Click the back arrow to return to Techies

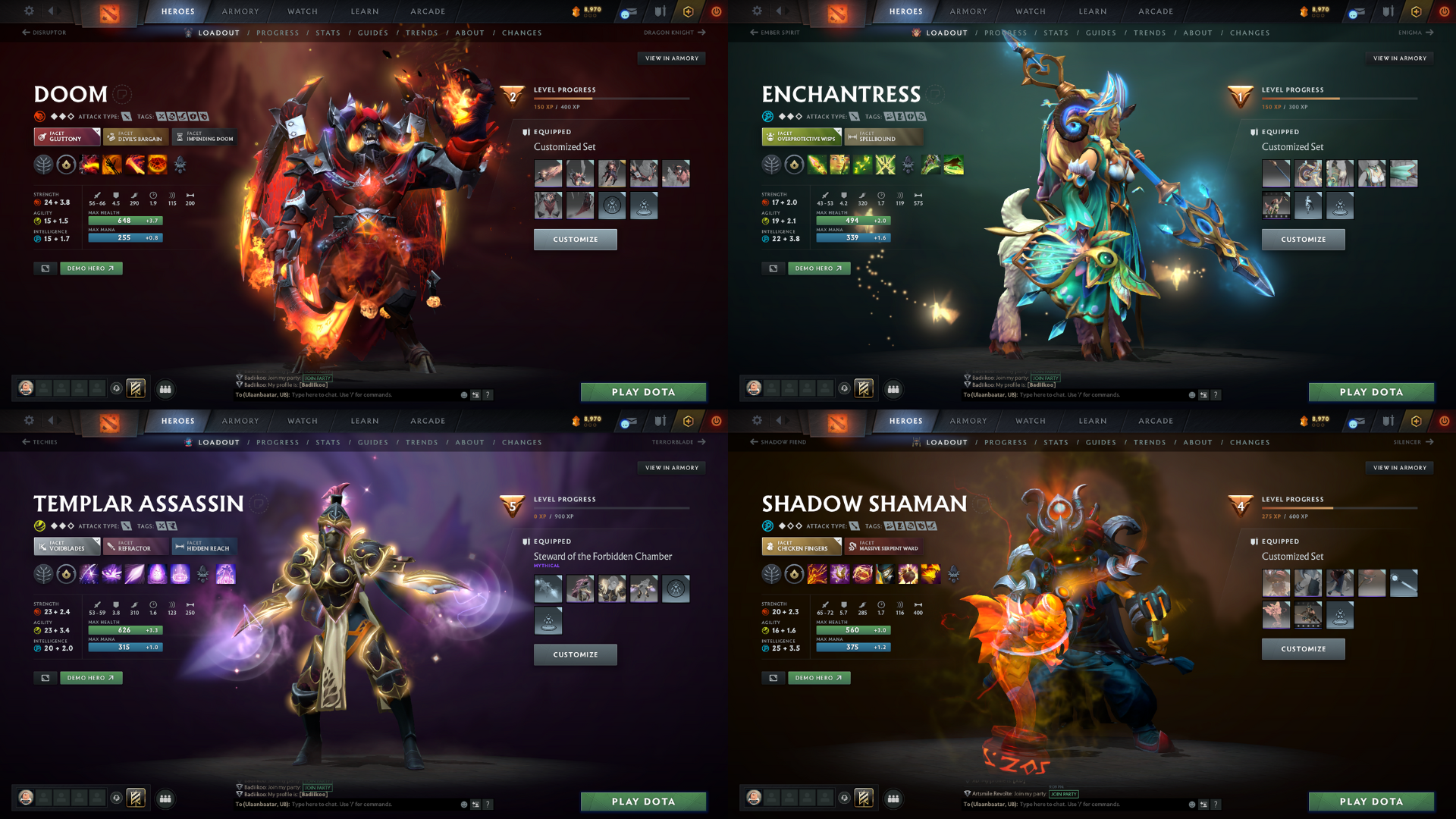(27, 441)
